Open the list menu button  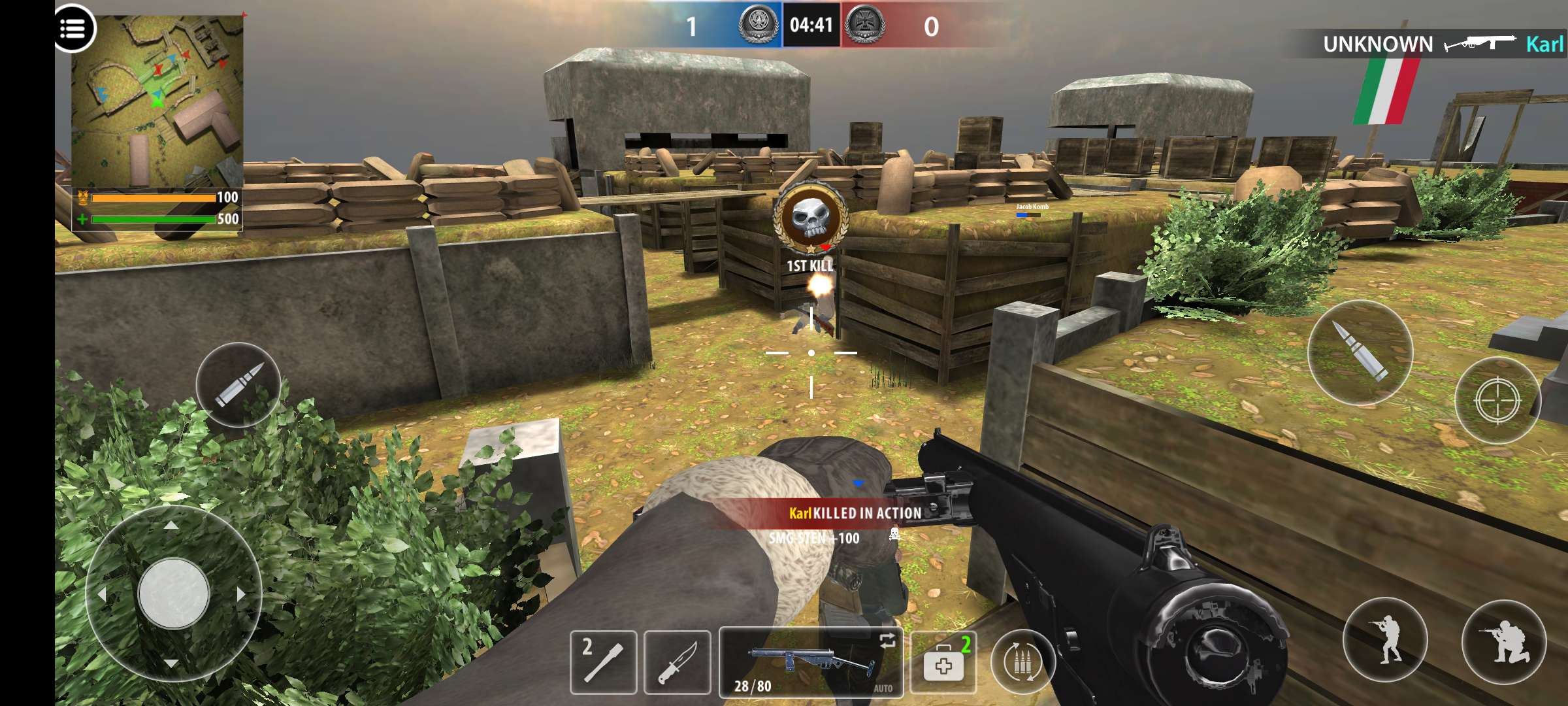click(73, 29)
